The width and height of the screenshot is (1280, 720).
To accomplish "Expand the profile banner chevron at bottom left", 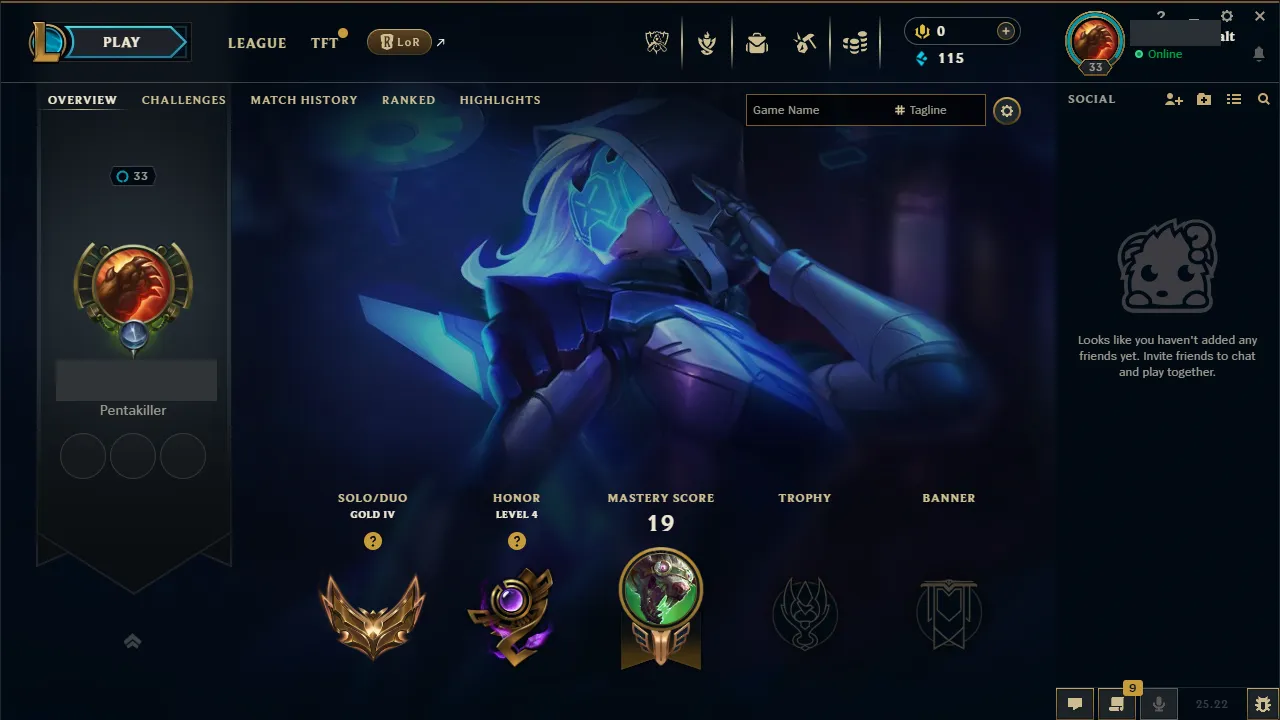I will point(133,641).
